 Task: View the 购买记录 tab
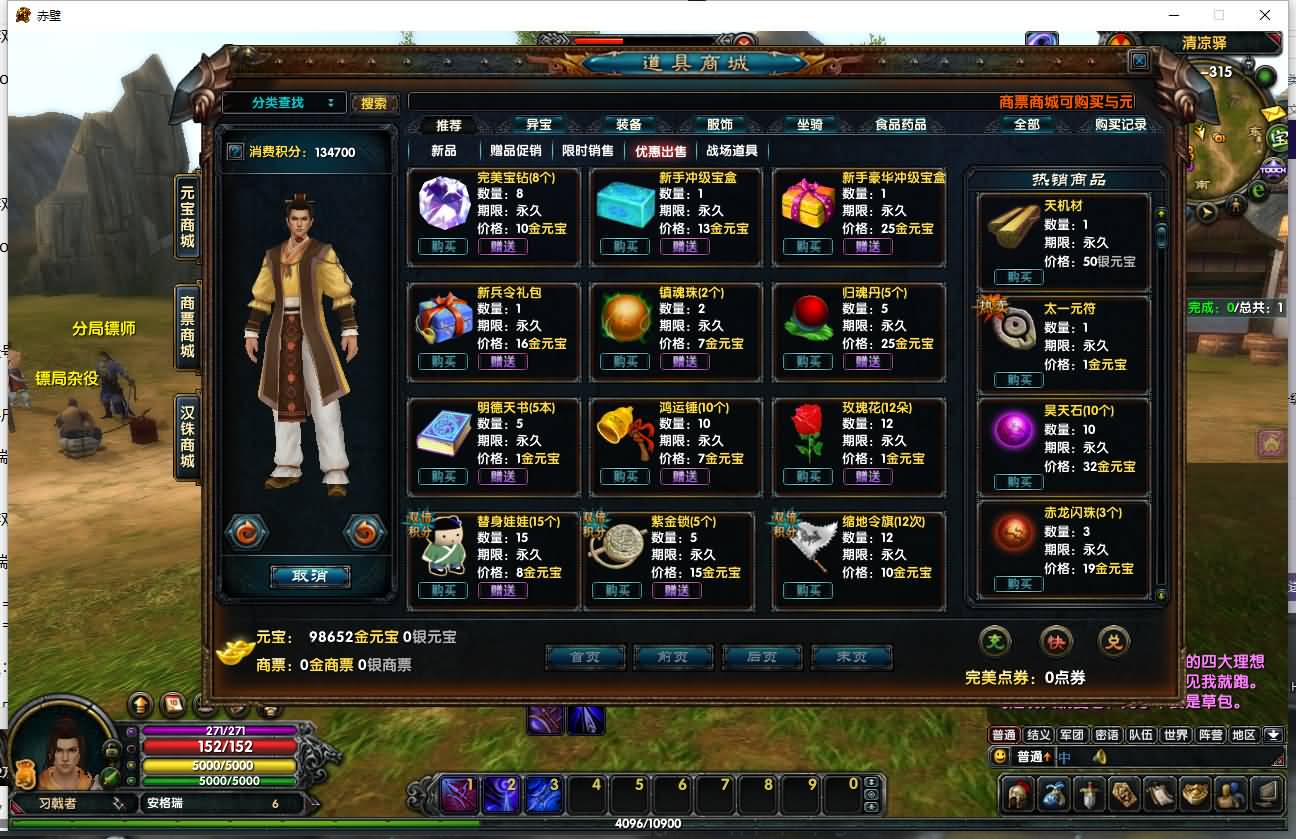pyautogui.click(x=1120, y=125)
